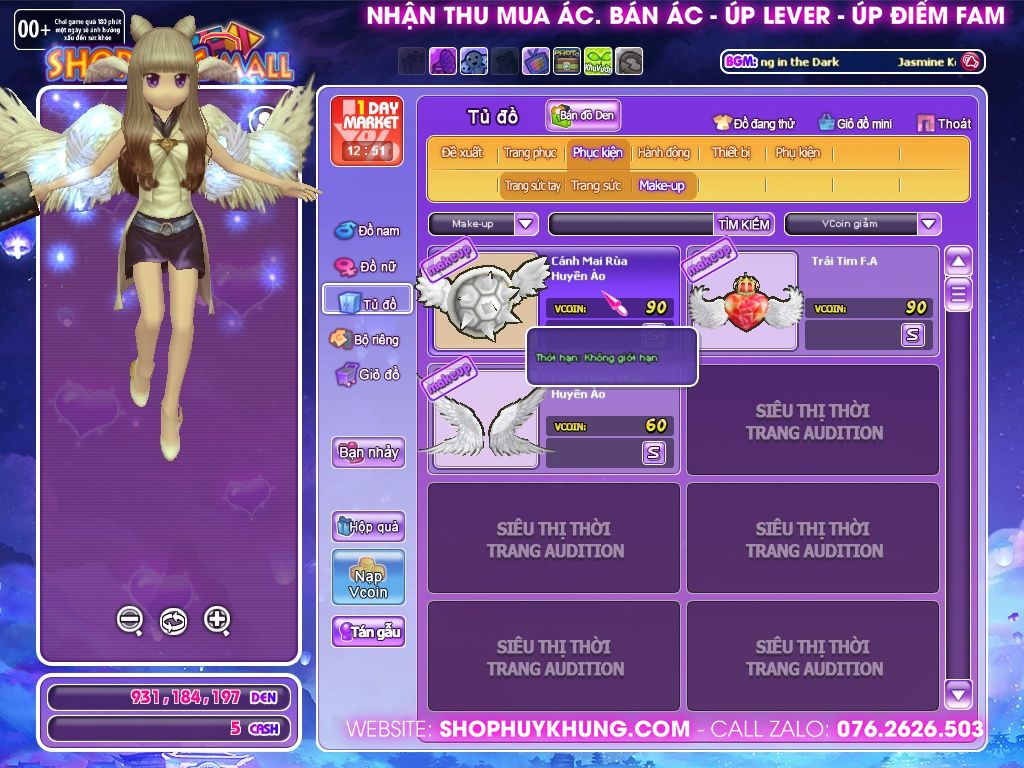The image size is (1024, 768).
Task: Exit the shop with Thoát
Action: [944, 123]
